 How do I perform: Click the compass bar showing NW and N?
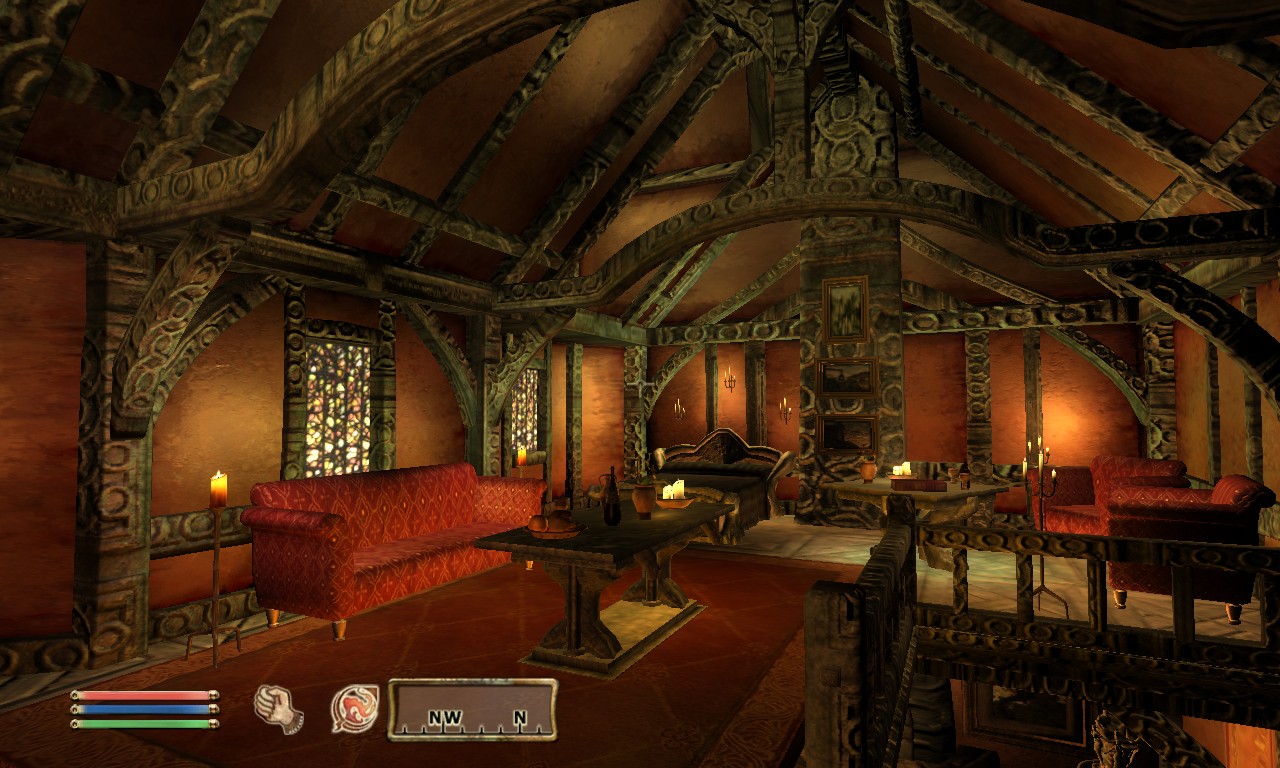point(472,710)
